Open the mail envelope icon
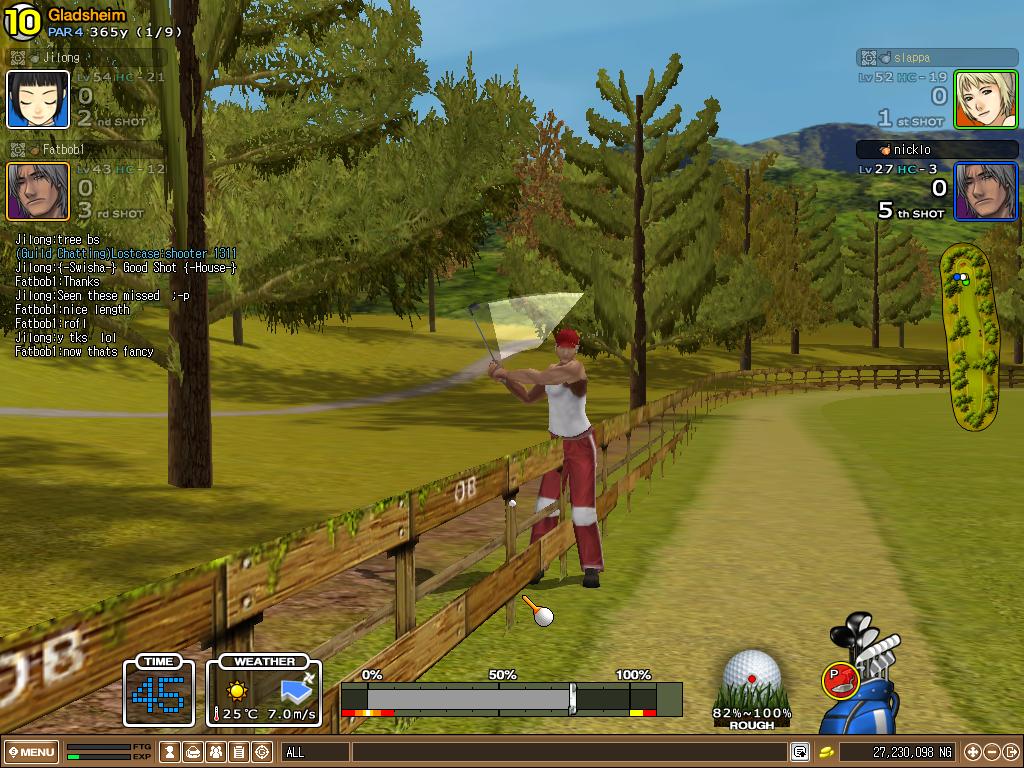The width and height of the screenshot is (1024, 768). [194, 752]
